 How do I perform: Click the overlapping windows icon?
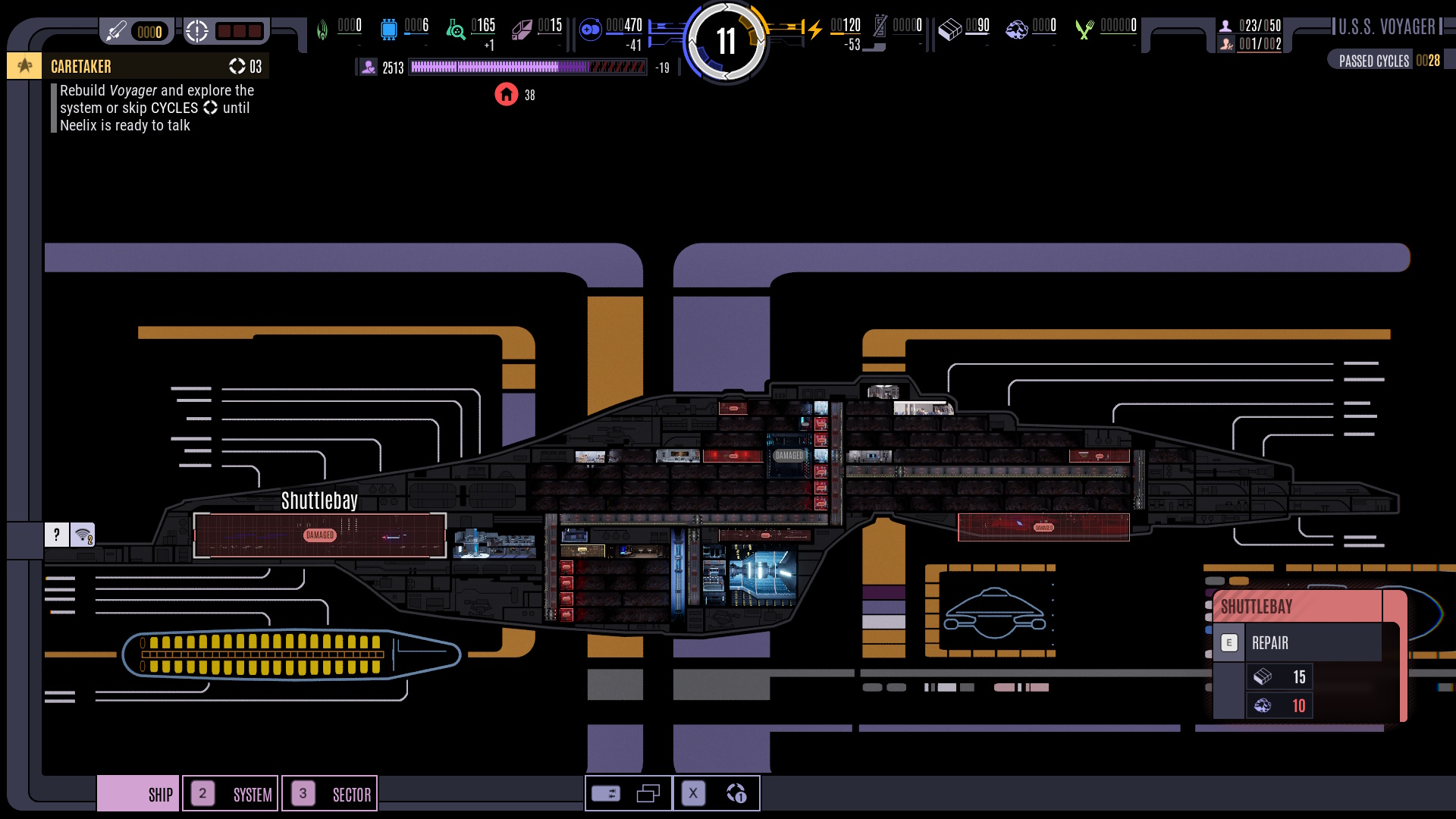[648, 794]
